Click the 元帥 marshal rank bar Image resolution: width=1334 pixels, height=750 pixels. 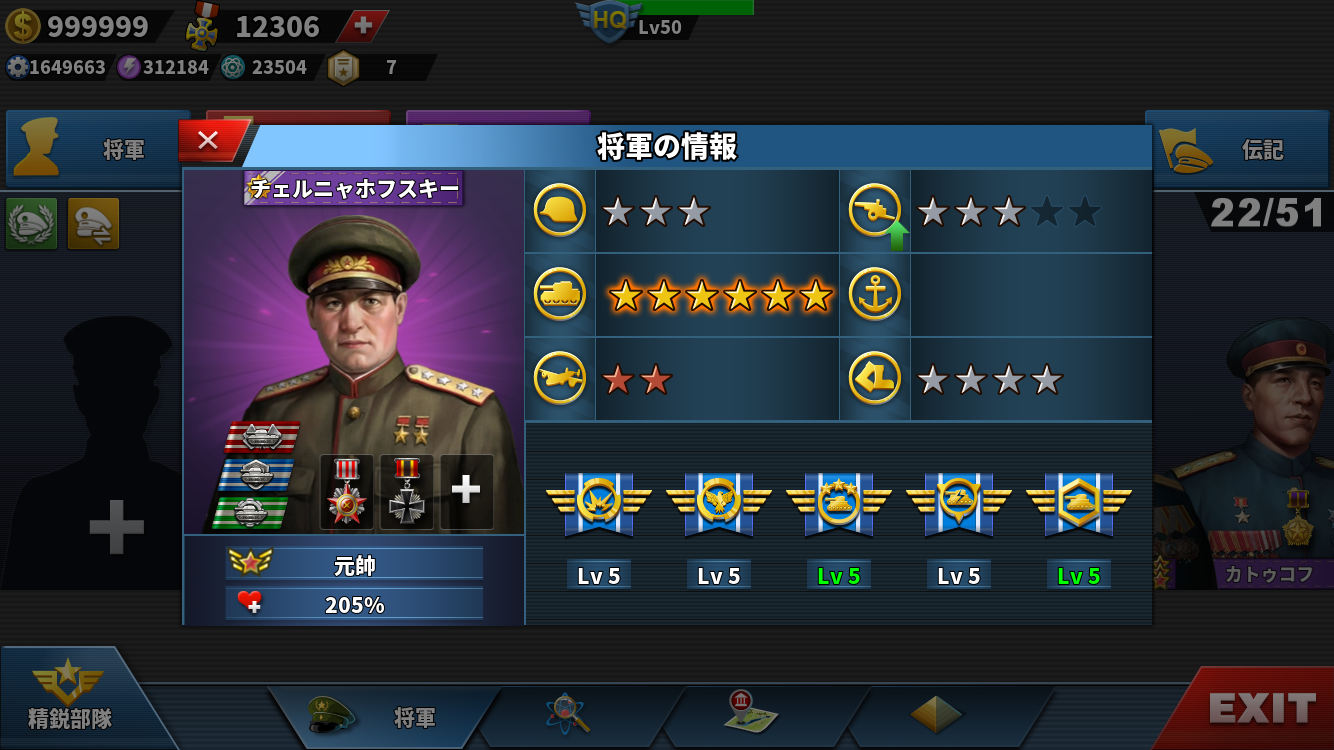(354, 564)
